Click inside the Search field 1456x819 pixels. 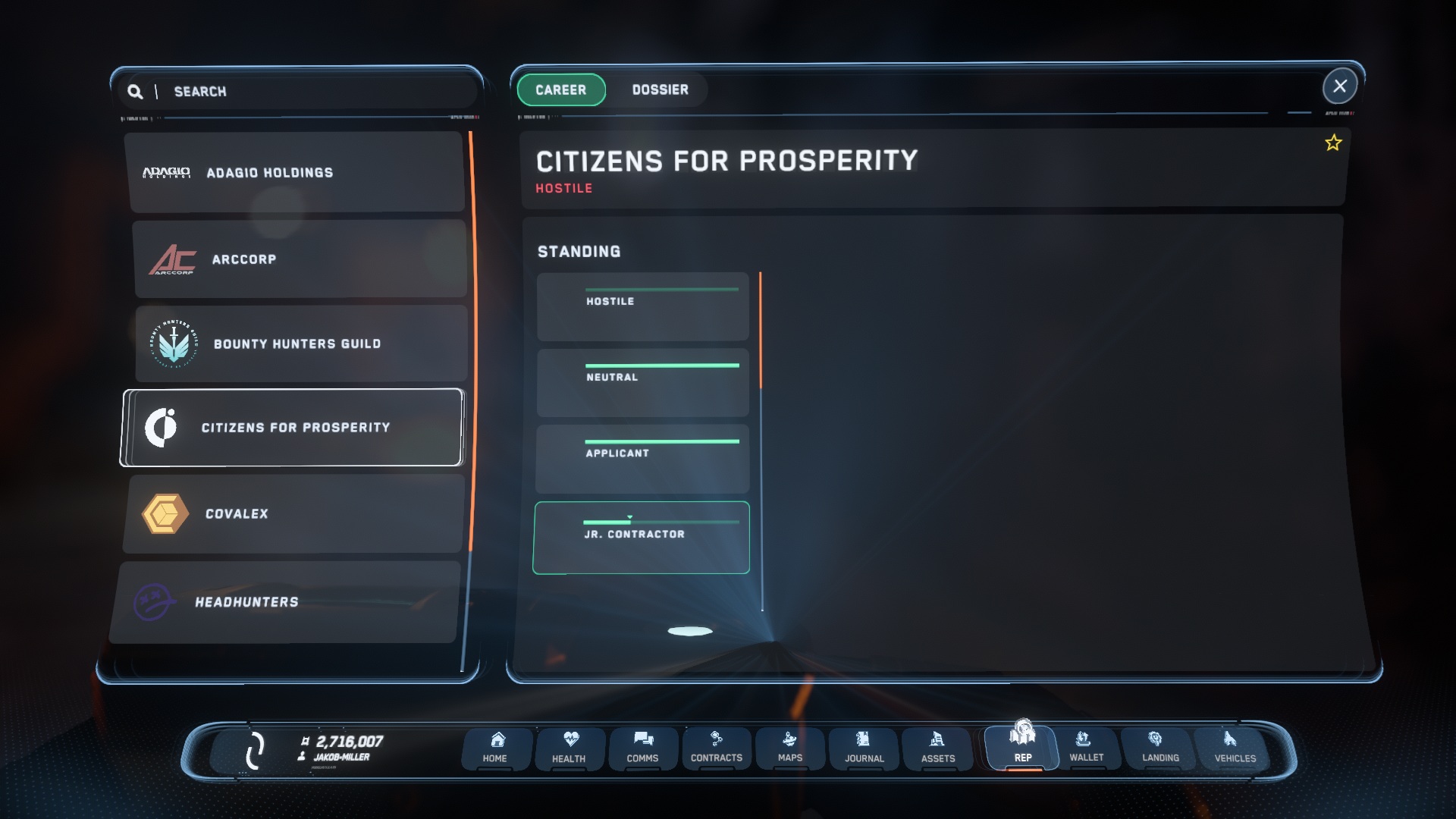pyautogui.click(x=315, y=91)
